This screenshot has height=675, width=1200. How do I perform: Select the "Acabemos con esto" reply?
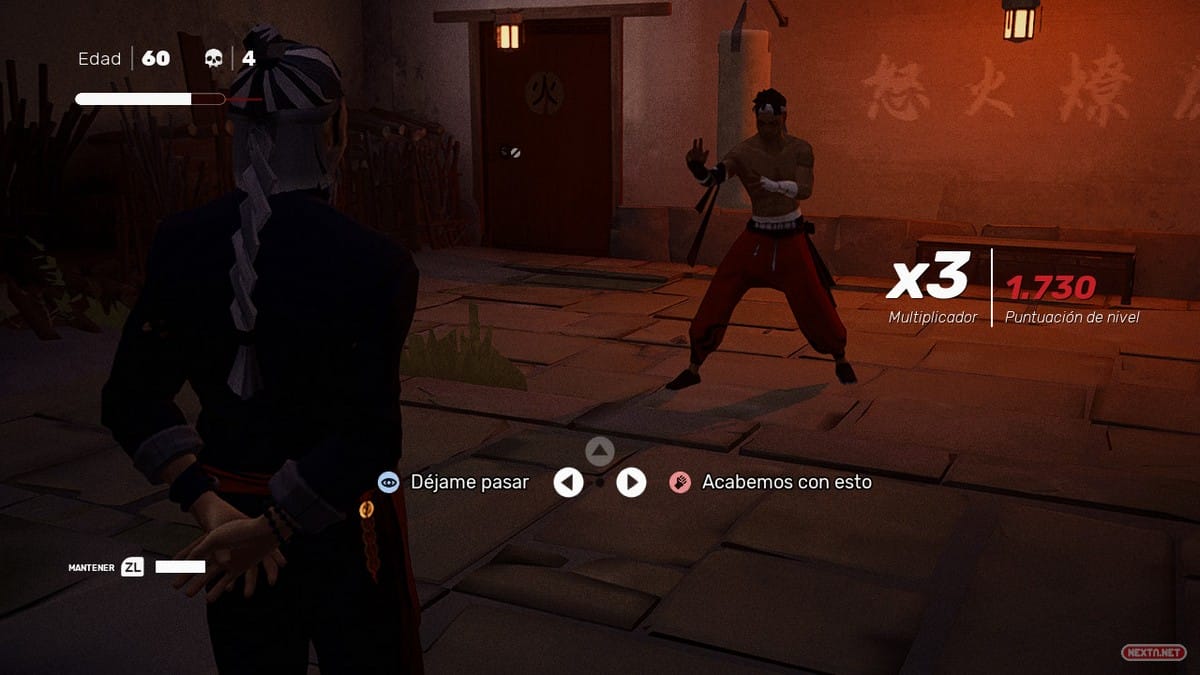(x=786, y=482)
